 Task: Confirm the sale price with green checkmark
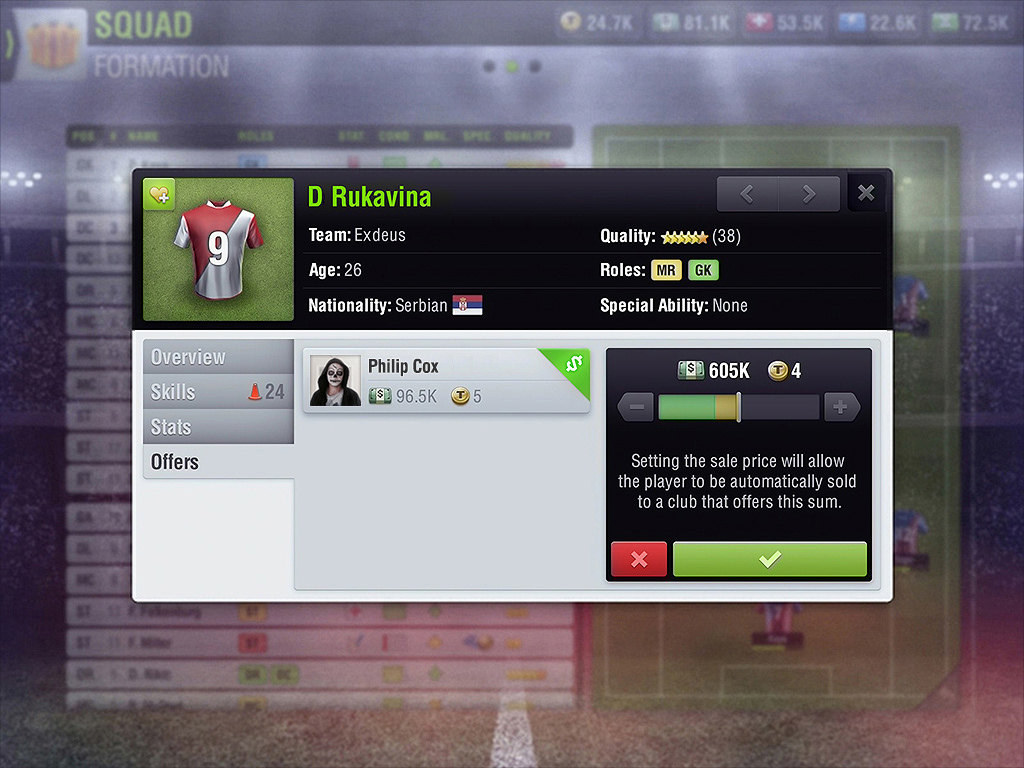(x=769, y=560)
